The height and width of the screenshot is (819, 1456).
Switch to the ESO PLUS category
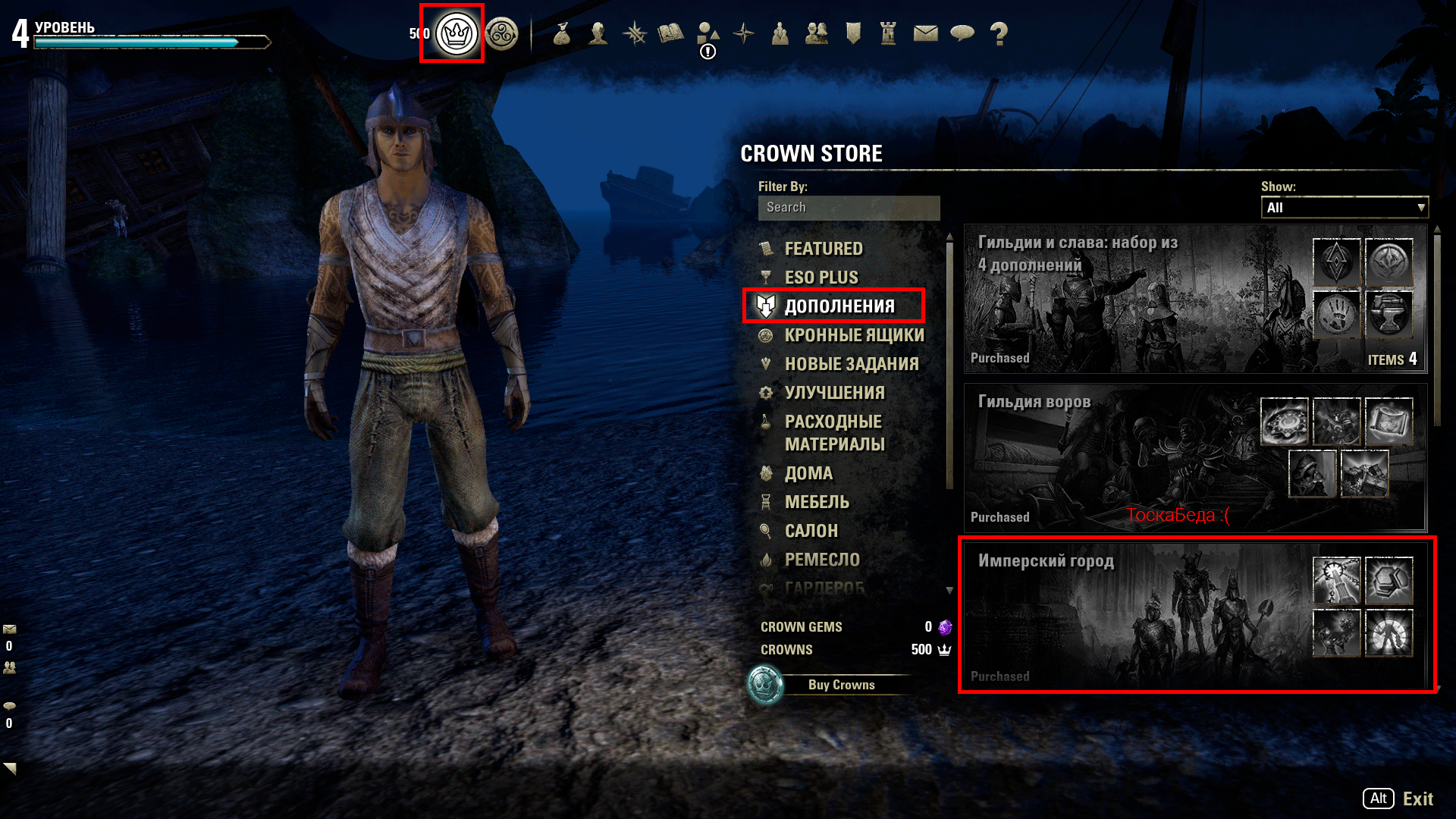[x=821, y=278]
